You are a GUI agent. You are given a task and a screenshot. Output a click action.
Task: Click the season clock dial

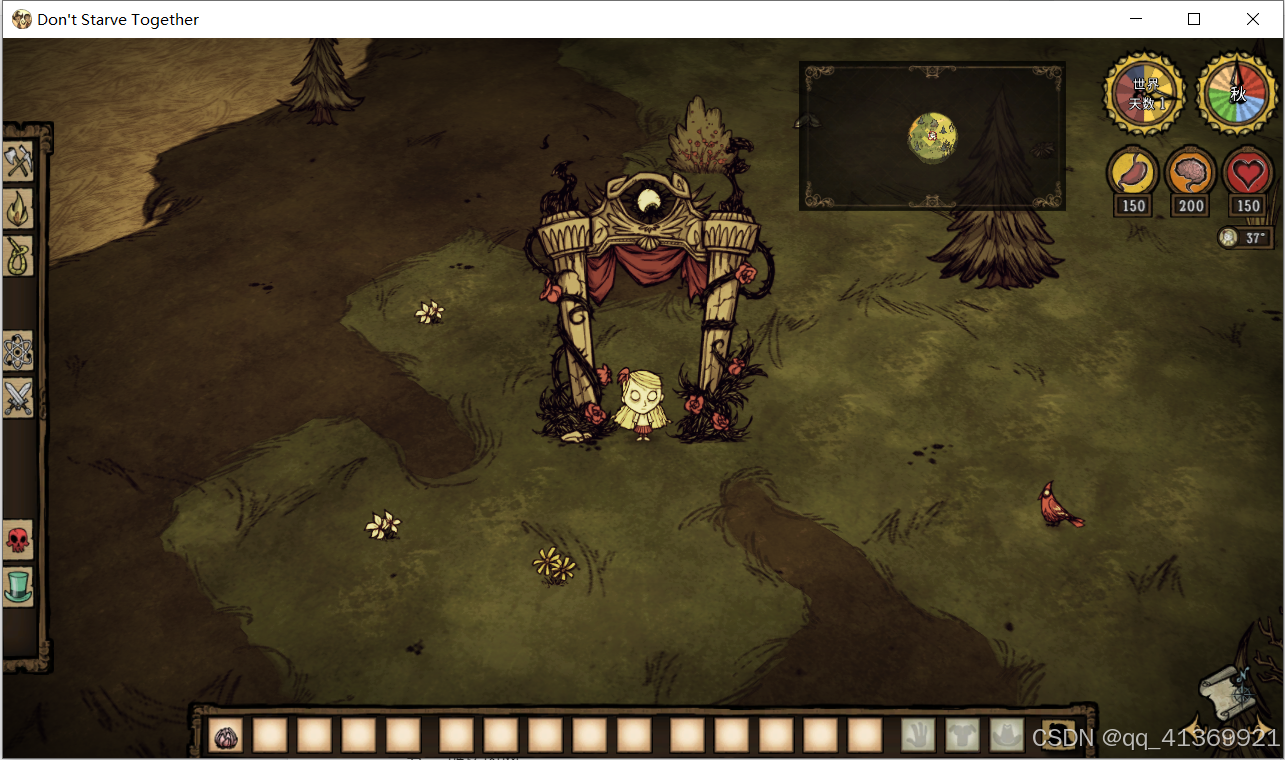click(1238, 94)
